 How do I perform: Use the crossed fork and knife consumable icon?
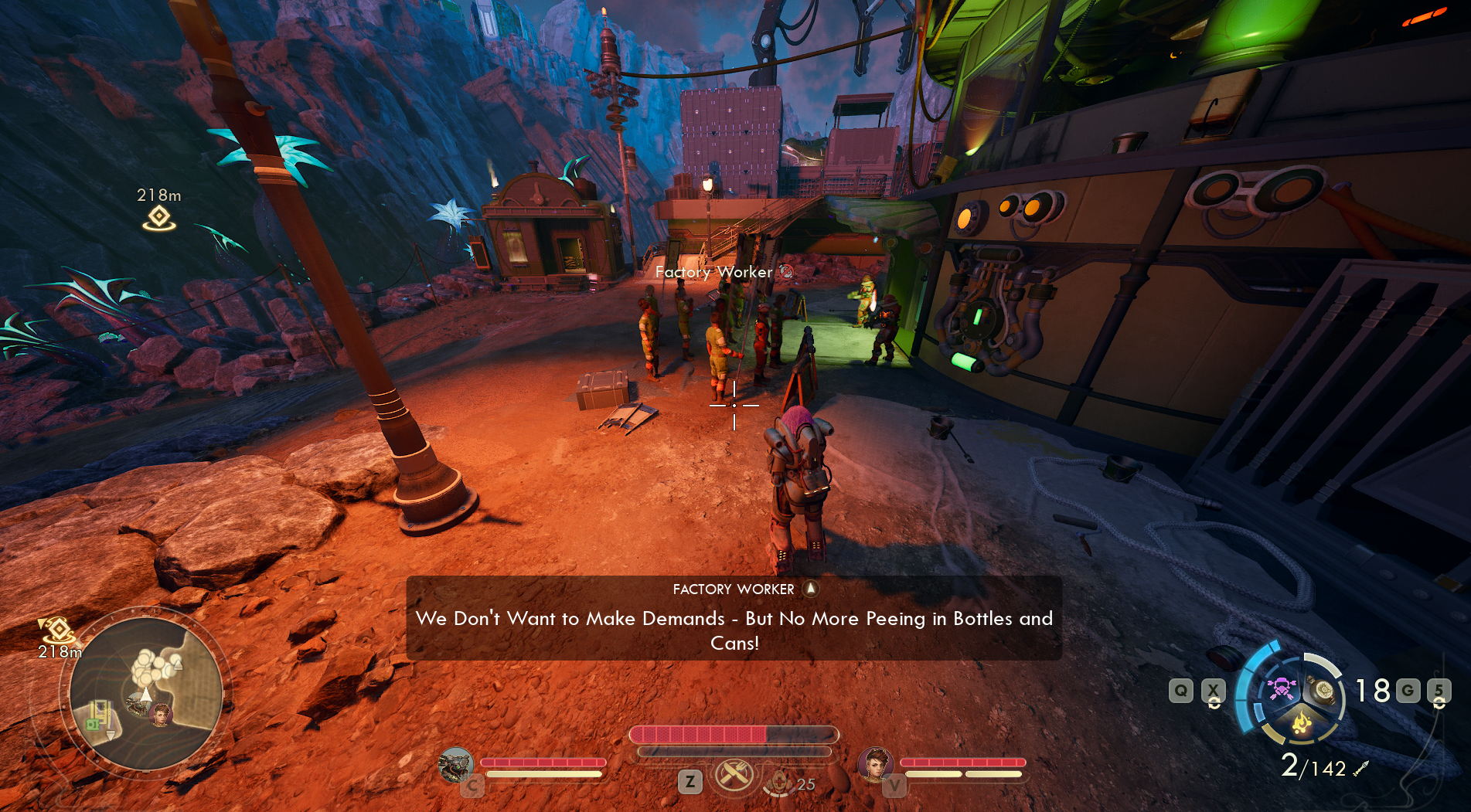pyautogui.click(x=734, y=774)
